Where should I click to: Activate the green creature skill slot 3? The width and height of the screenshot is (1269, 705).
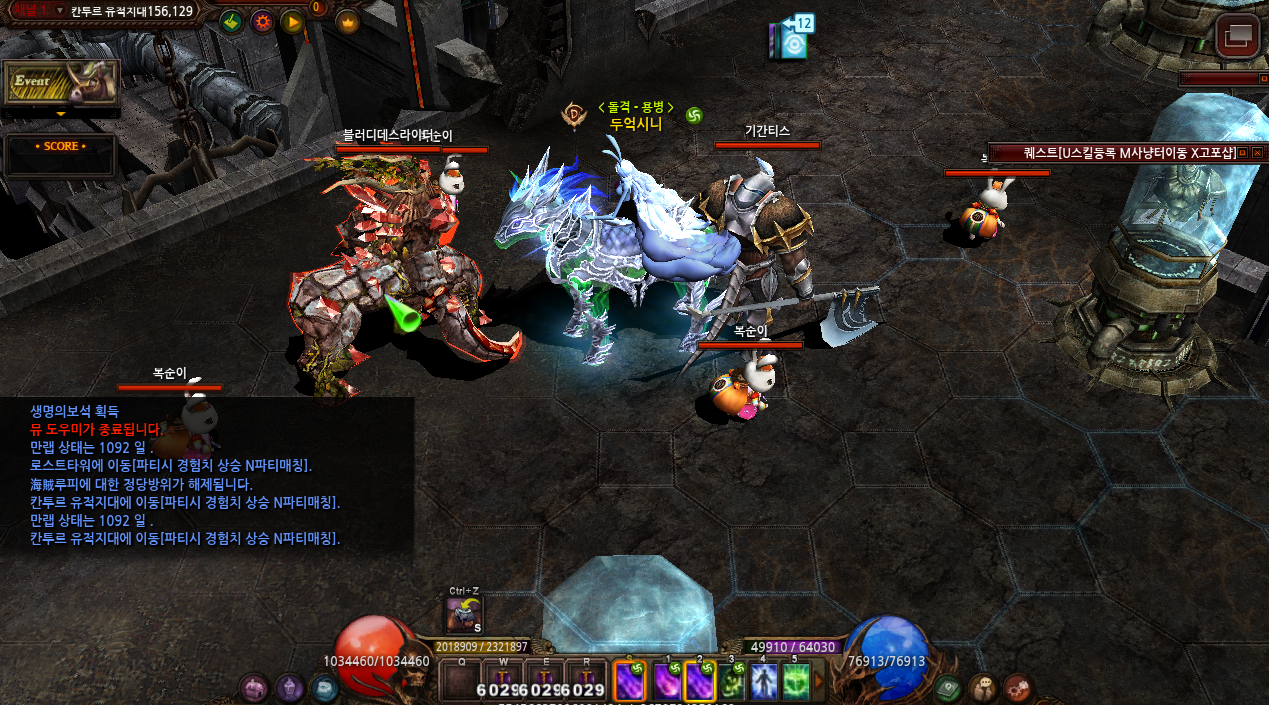tap(732, 682)
